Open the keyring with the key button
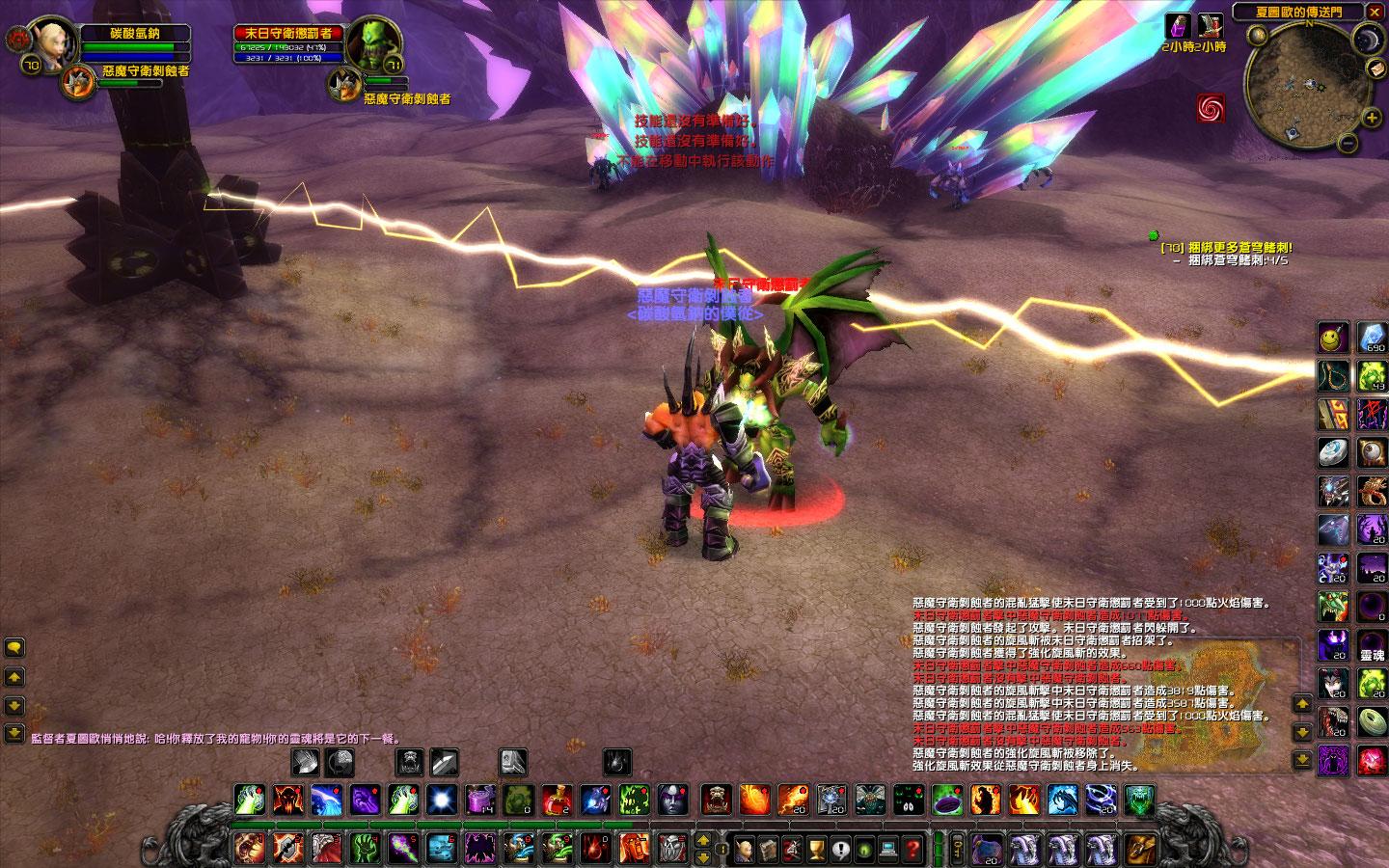The height and width of the screenshot is (868, 1389). [x=957, y=849]
